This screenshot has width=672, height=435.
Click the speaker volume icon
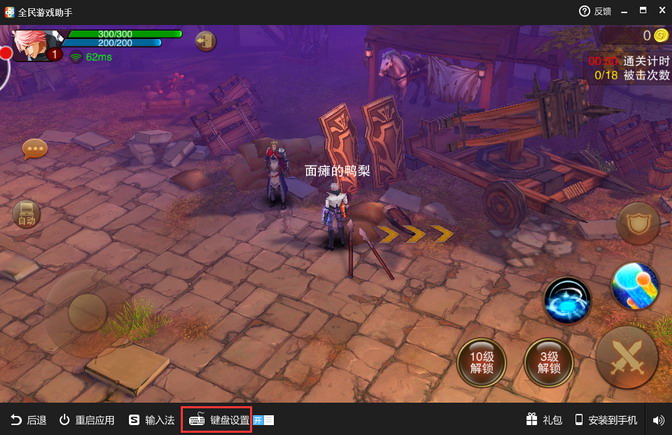[658, 420]
